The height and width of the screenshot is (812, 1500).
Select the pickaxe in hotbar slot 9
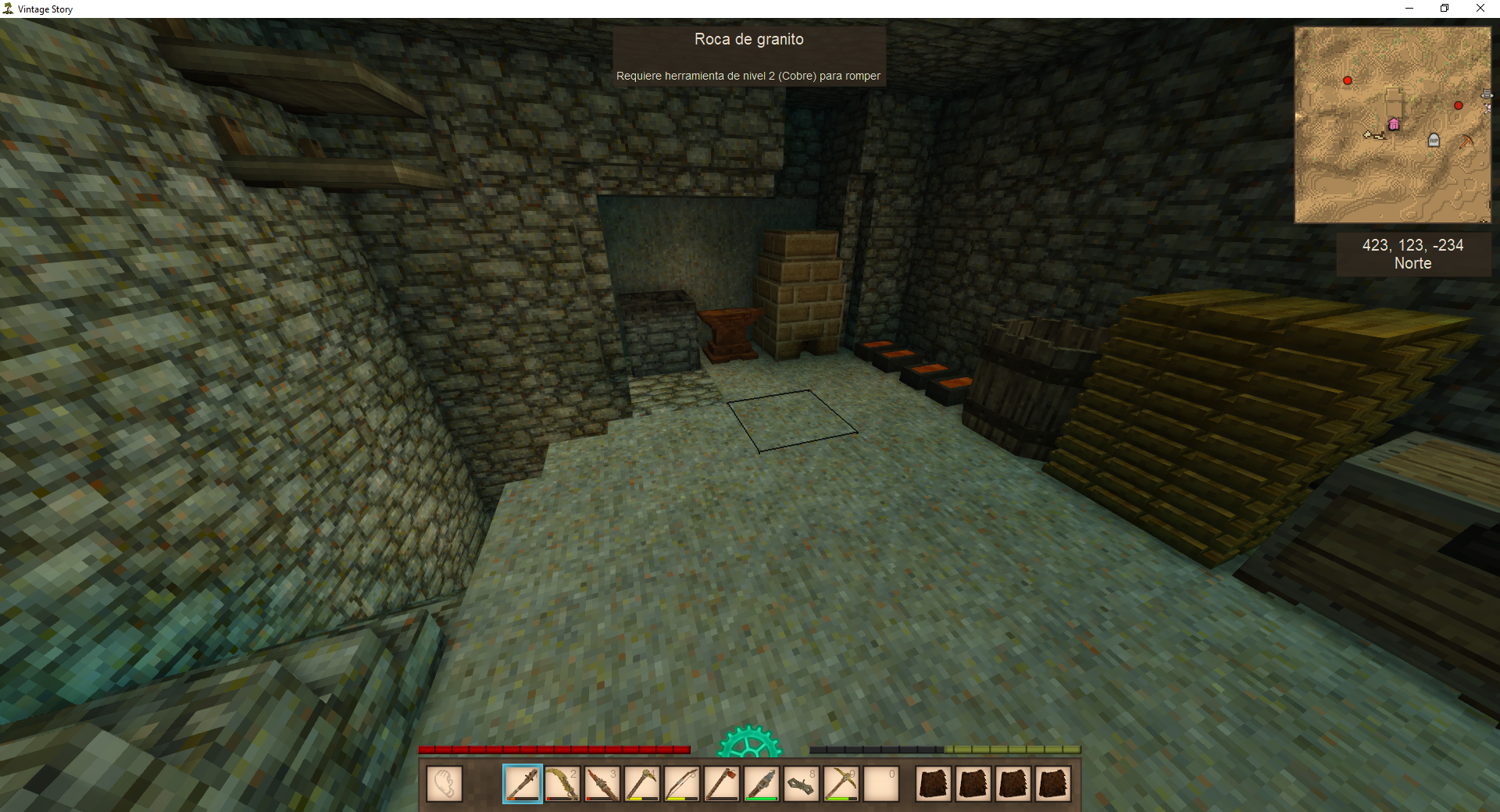point(841,783)
